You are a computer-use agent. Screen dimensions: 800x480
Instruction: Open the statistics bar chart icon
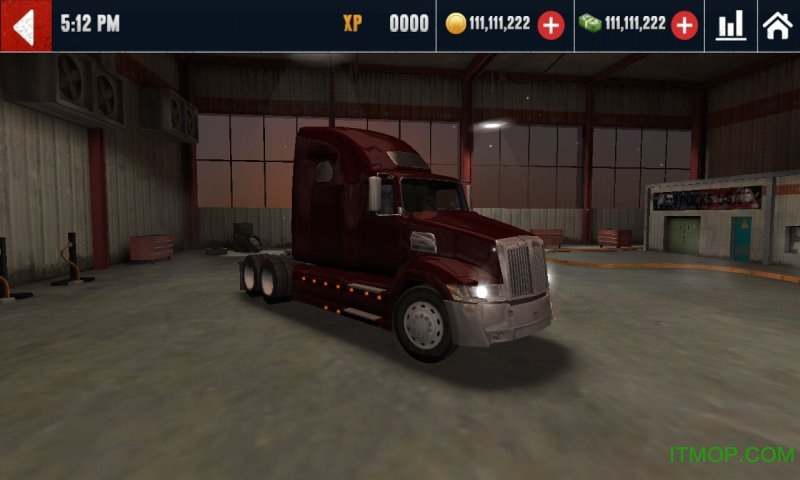point(731,25)
